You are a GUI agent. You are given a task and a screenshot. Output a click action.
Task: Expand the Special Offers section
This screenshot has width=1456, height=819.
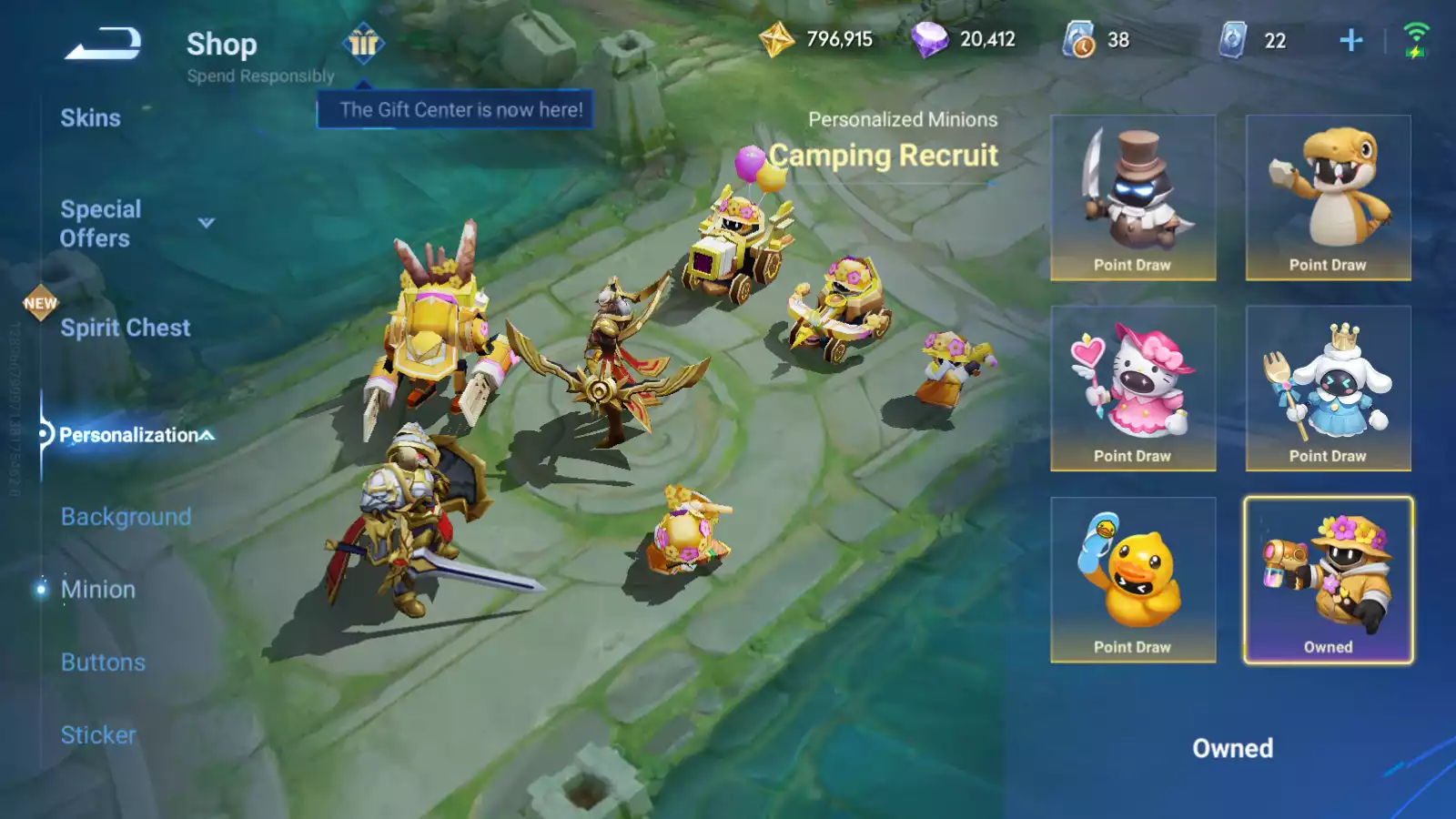[x=207, y=223]
